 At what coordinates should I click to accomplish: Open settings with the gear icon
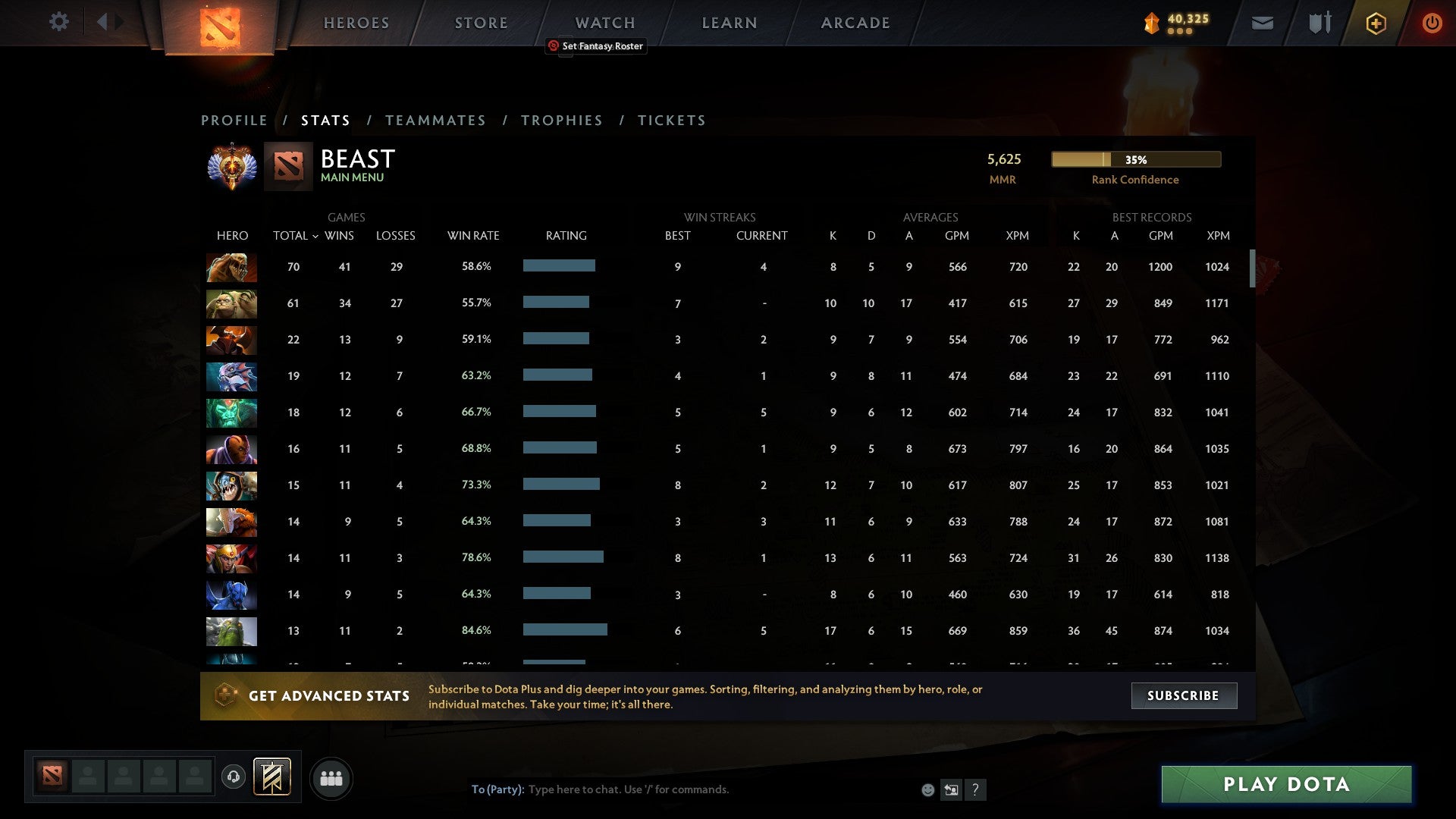(x=59, y=22)
